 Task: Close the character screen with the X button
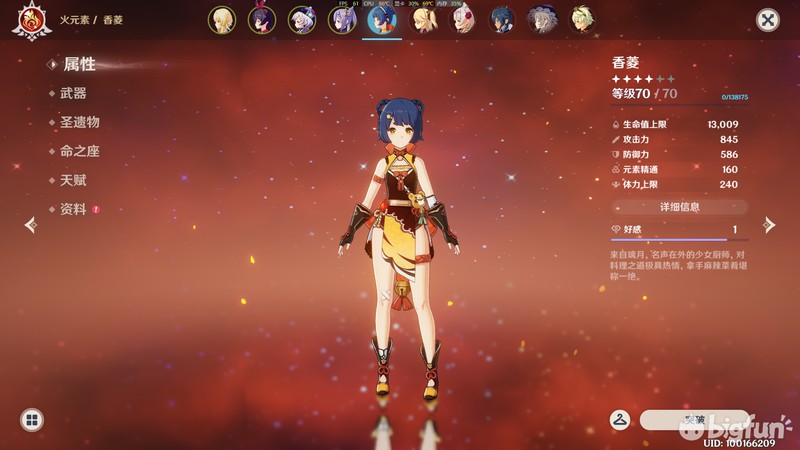(768, 19)
